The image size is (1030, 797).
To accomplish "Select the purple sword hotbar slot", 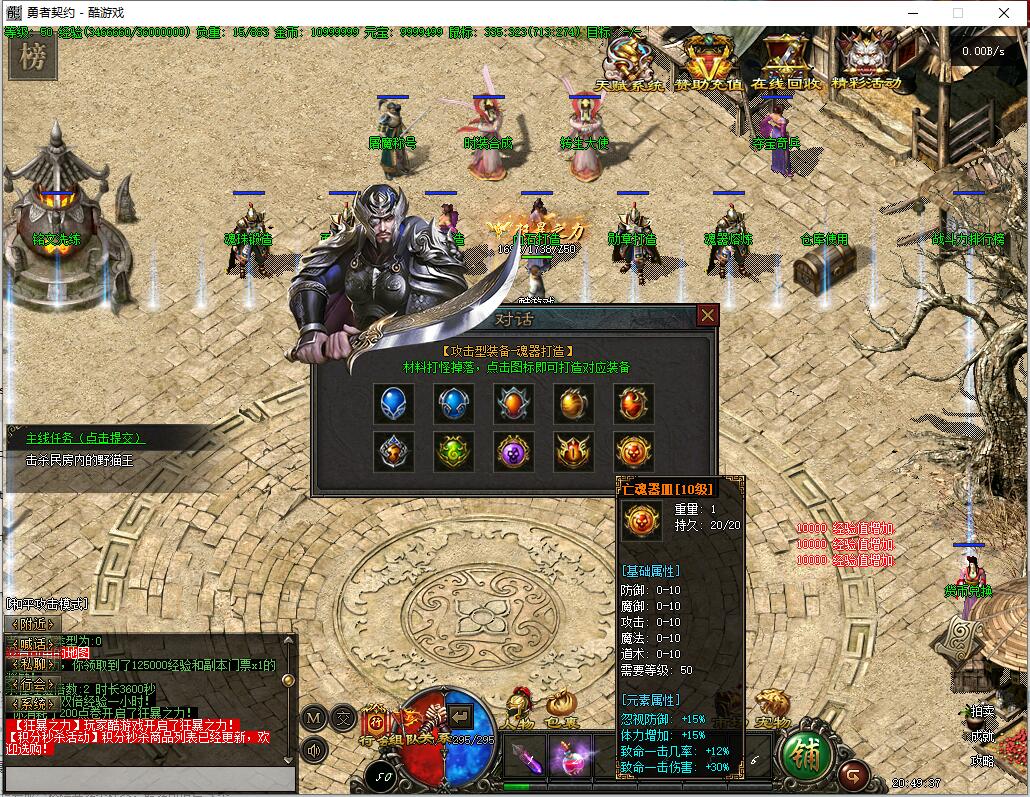I will (x=525, y=756).
